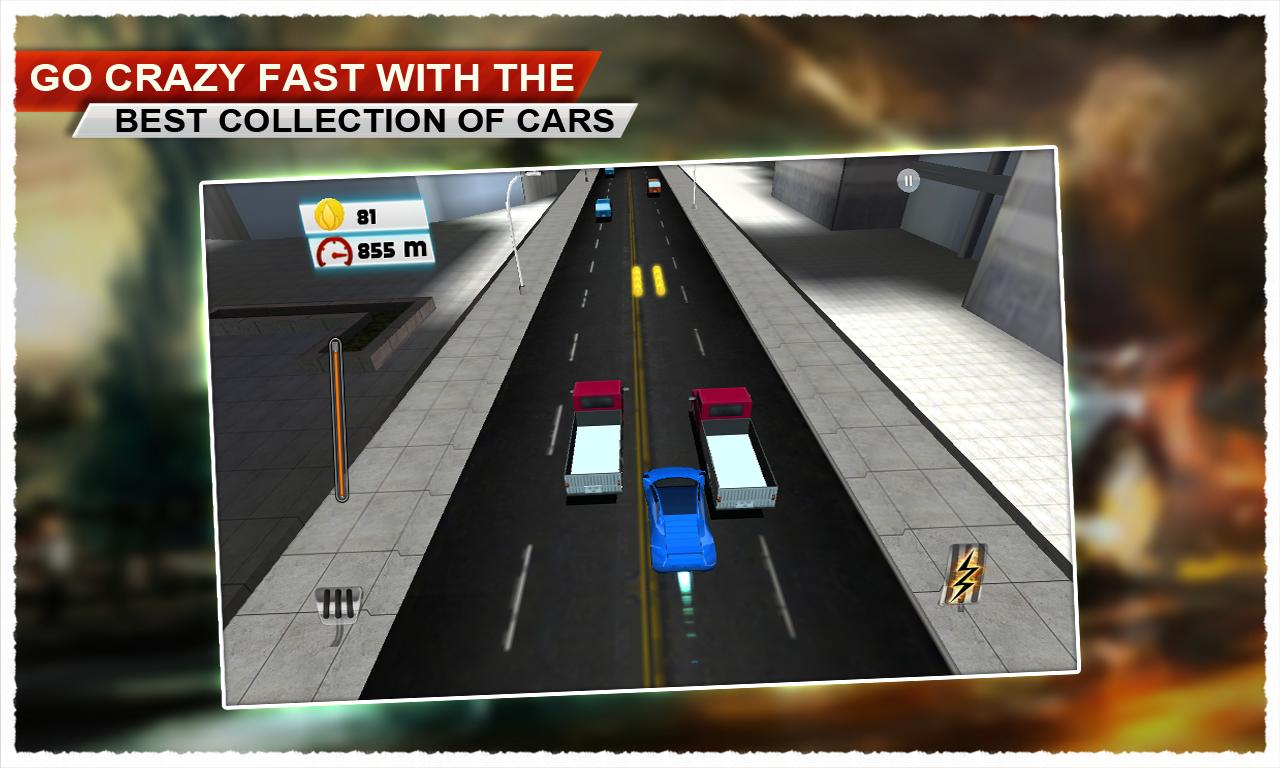1280x768 pixels.
Task: Expand the HUD panel showing coins
Action: (x=365, y=212)
